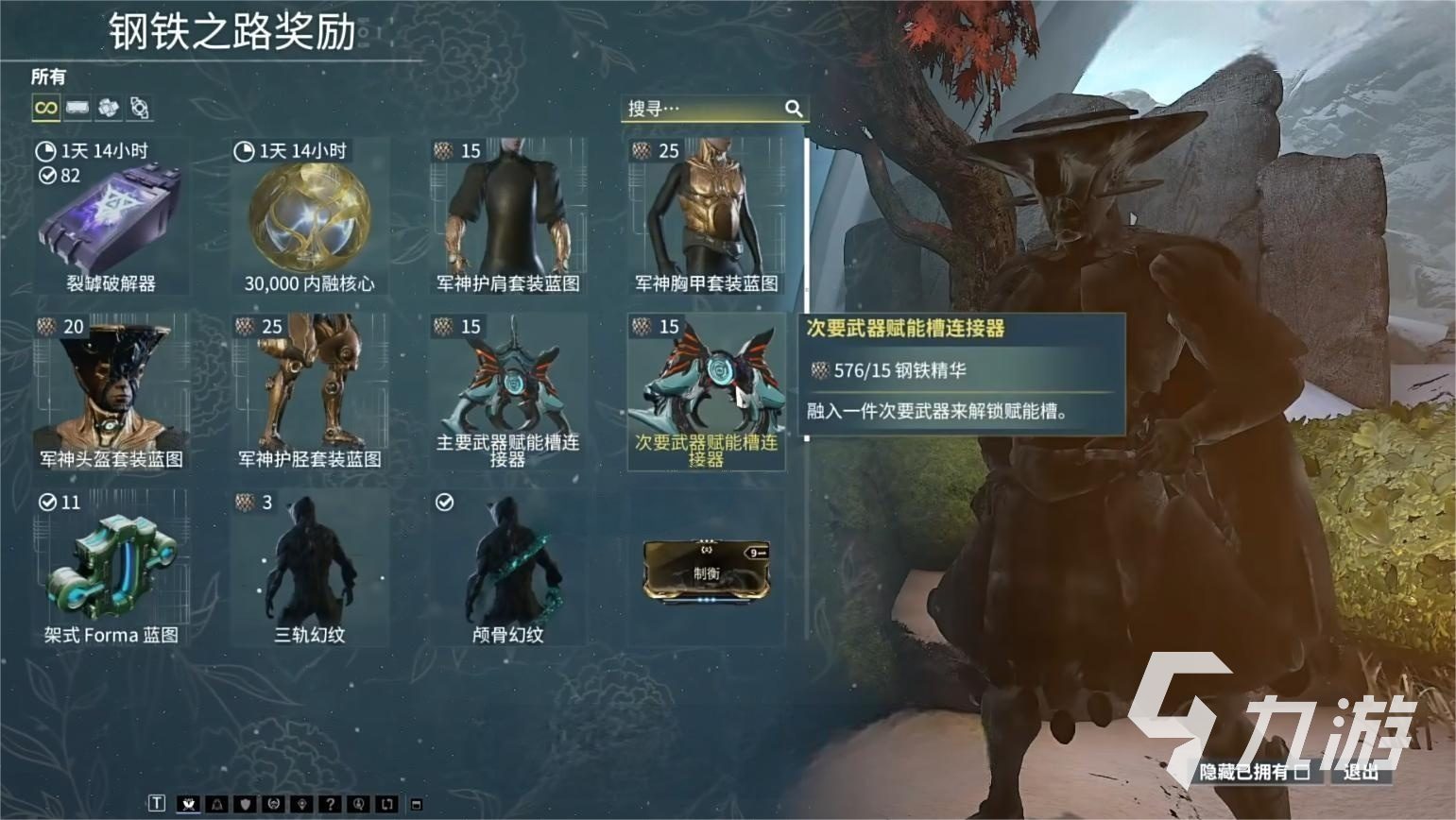The width and height of the screenshot is (1456, 820).
Task: Click the map marker icon in bottom toolbar
Action: click(303, 805)
